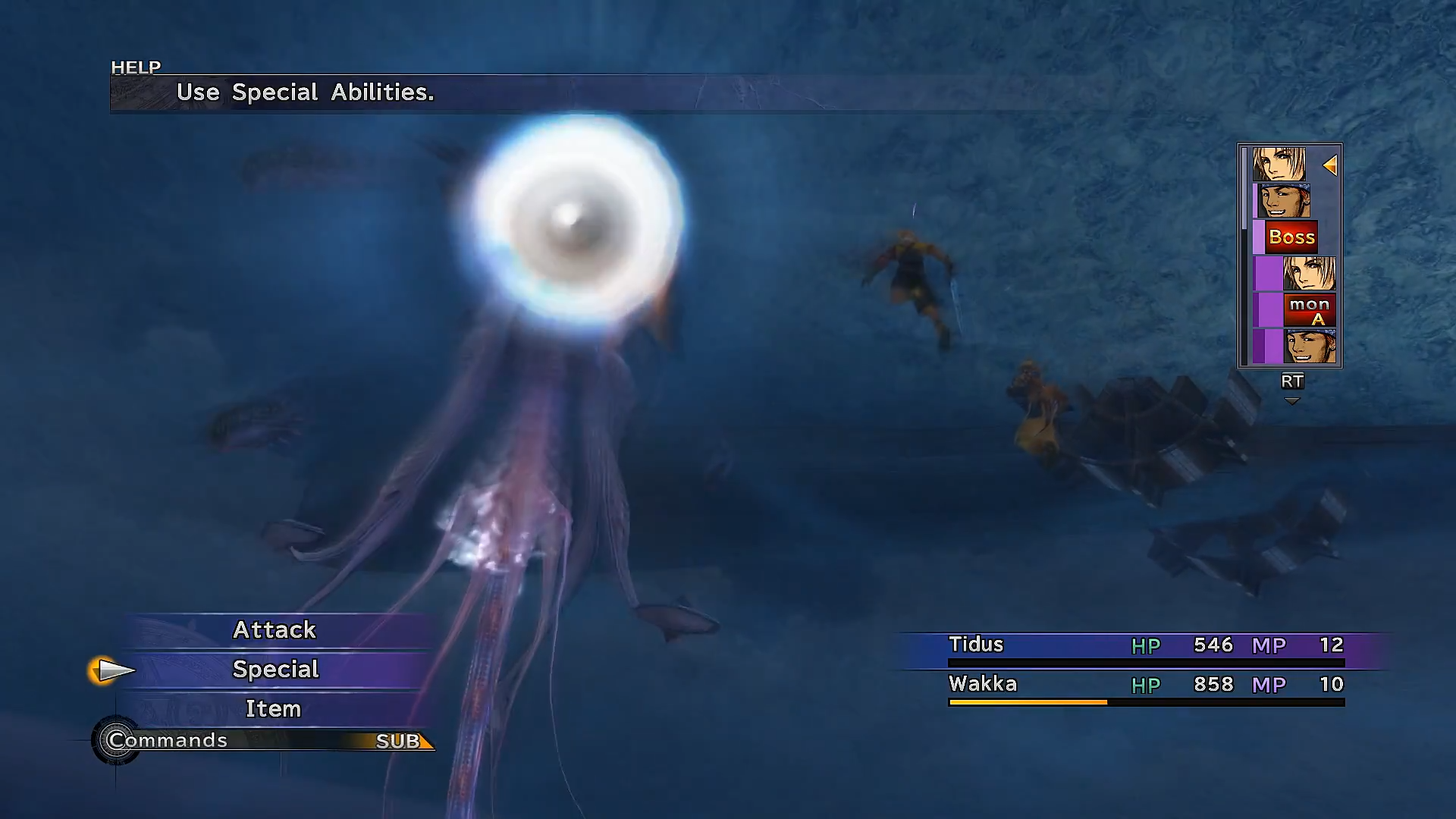
Task: Click the orange SUB arrow tab
Action: coord(423,742)
